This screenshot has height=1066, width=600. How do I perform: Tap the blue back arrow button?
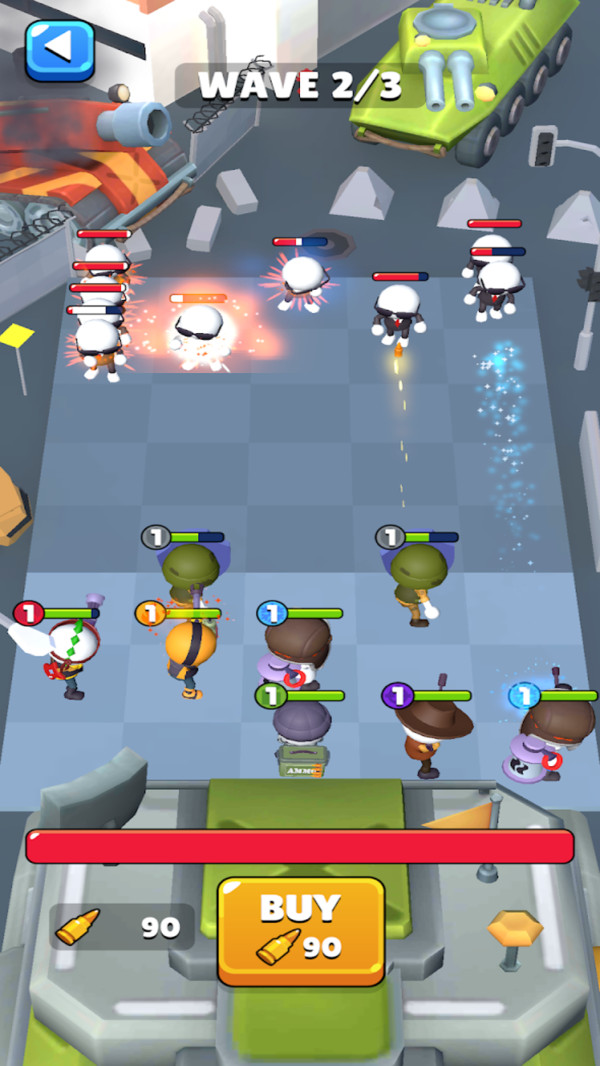[x=60, y=48]
